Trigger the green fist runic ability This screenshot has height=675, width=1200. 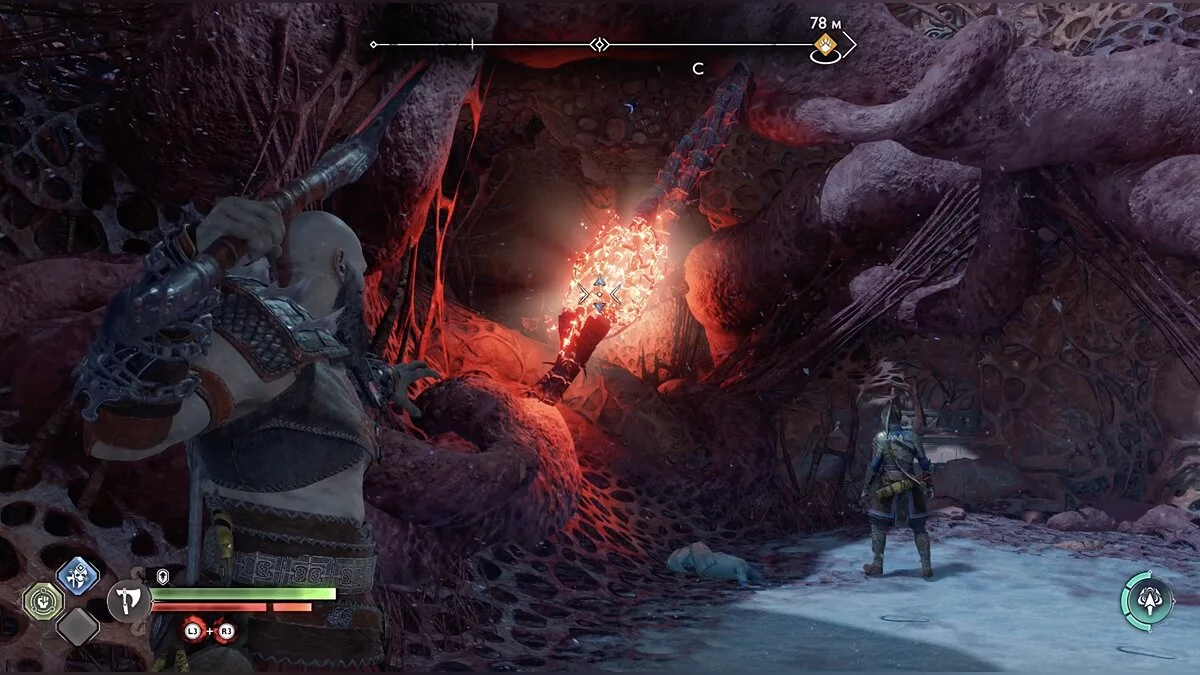click(43, 600)
